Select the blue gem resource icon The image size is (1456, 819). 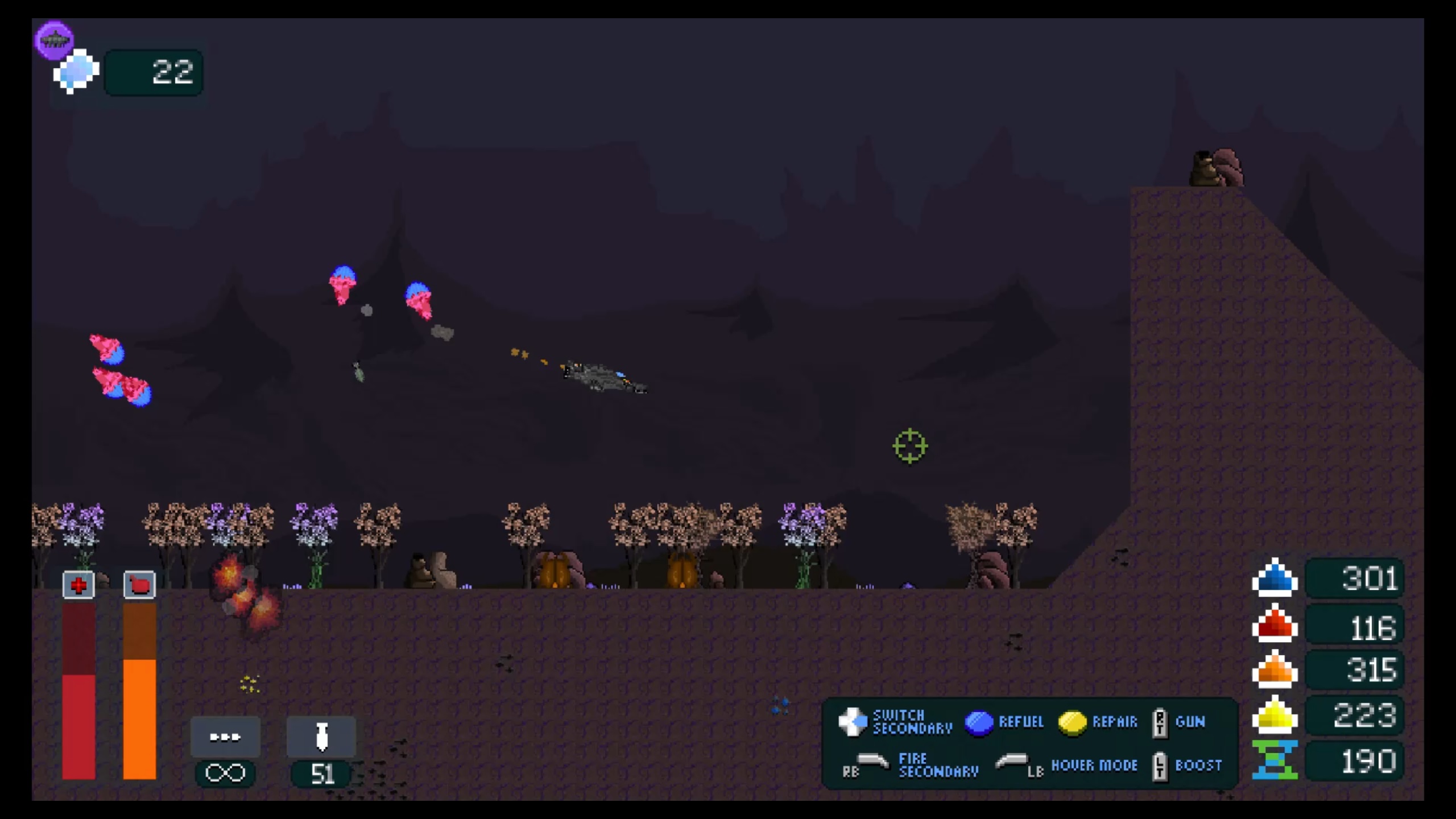pos(1275,579)
